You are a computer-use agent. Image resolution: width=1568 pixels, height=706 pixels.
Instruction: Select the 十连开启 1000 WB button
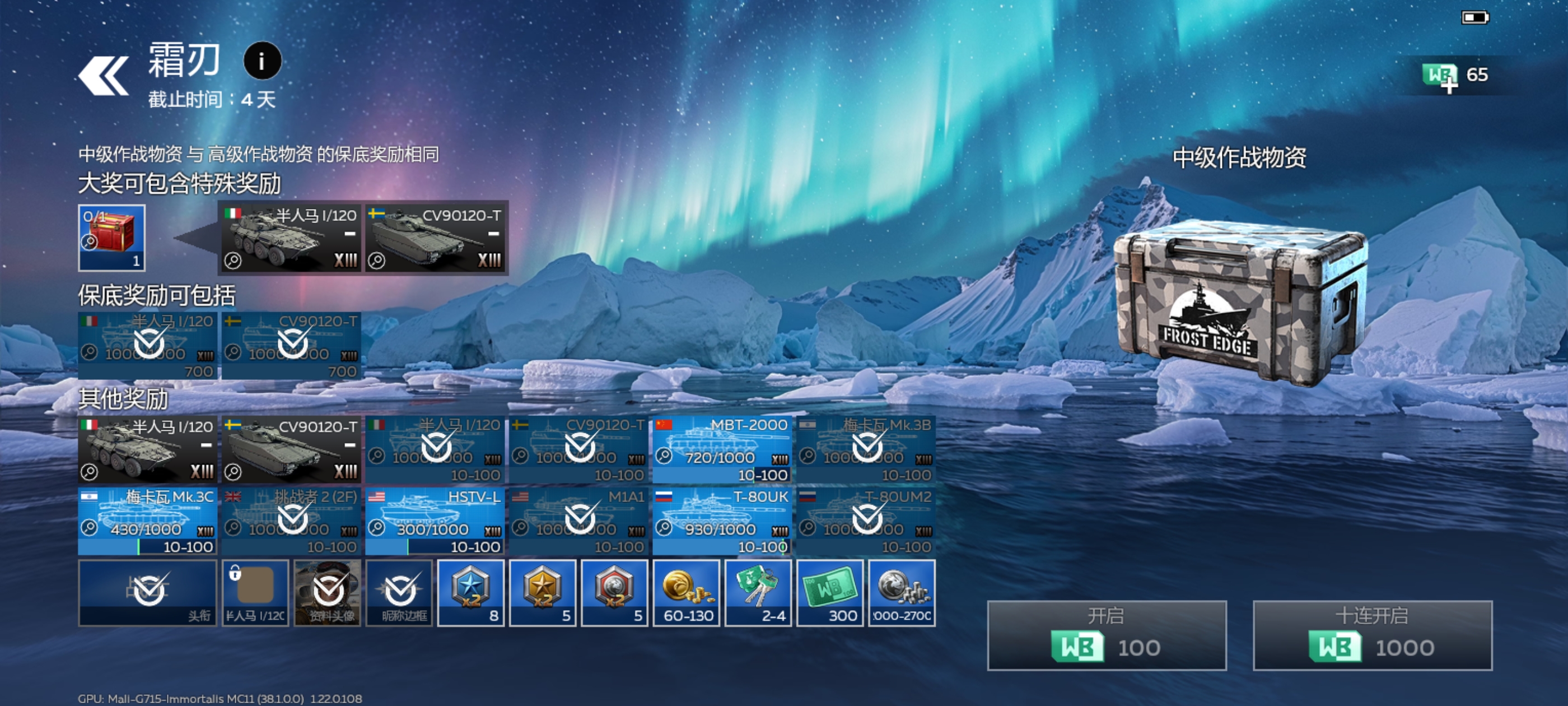pyautogui.click(x=1372, y=635)
